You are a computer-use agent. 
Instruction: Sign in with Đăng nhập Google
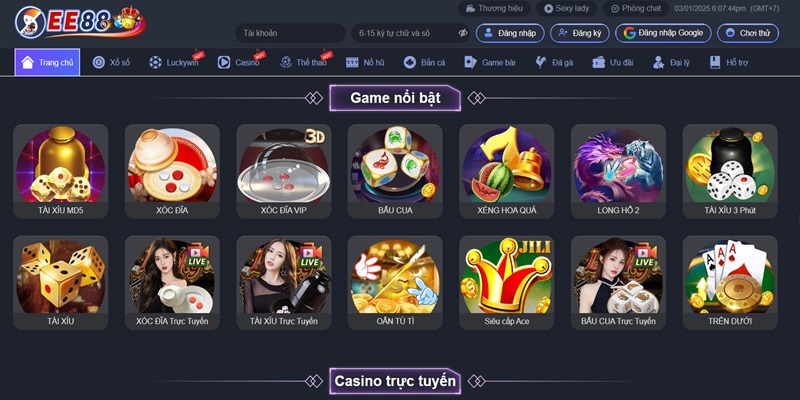[663, 33]
